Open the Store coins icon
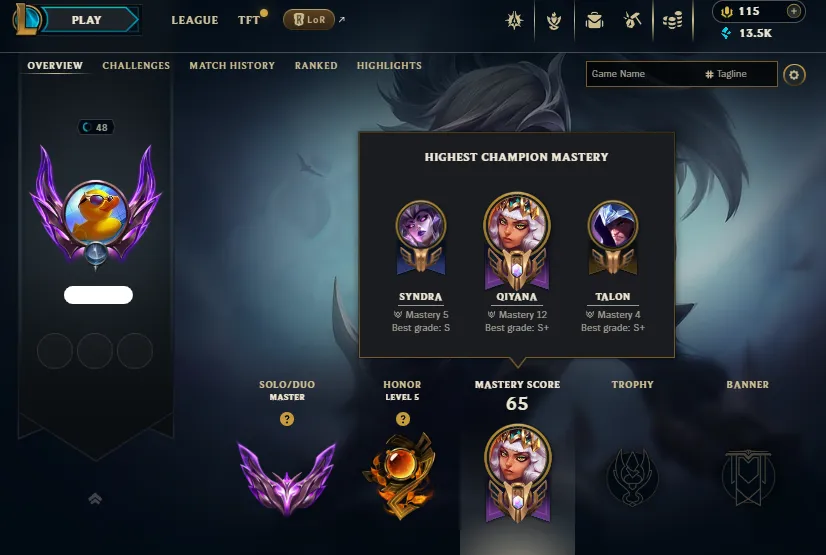The image size is (826, 555). coord(673,20)
